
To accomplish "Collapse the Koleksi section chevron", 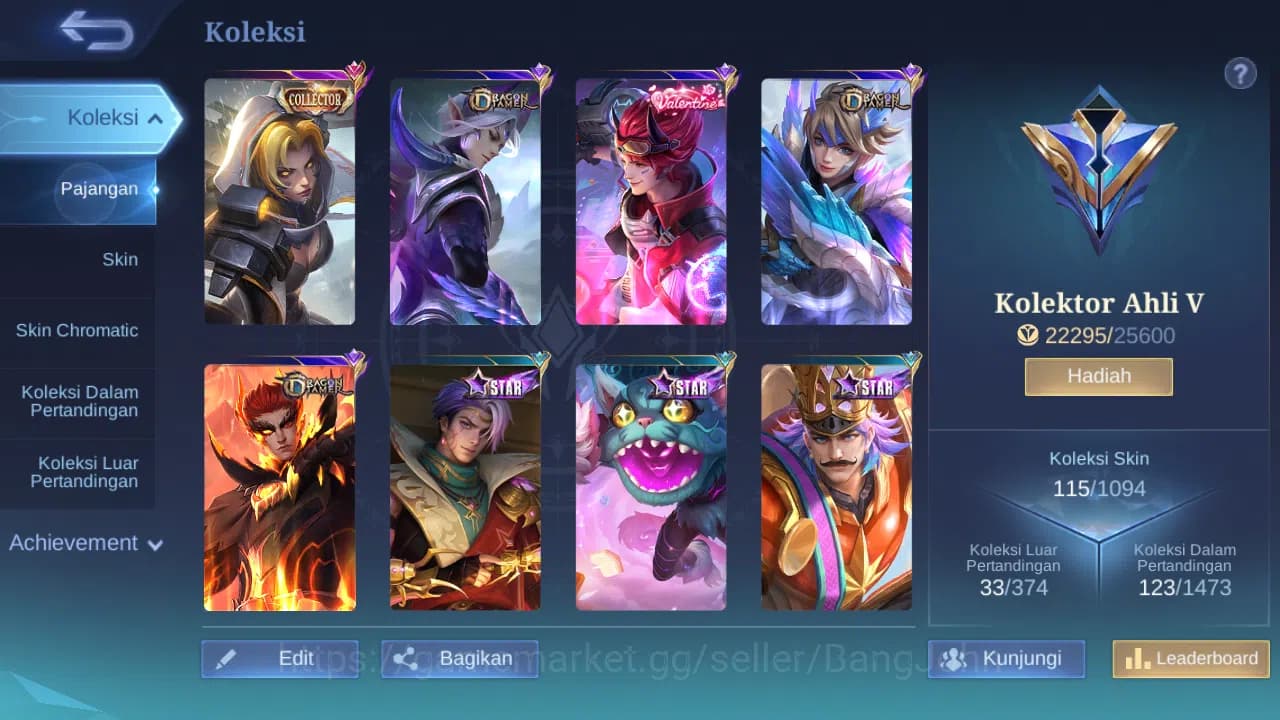I will coord(154,117).
